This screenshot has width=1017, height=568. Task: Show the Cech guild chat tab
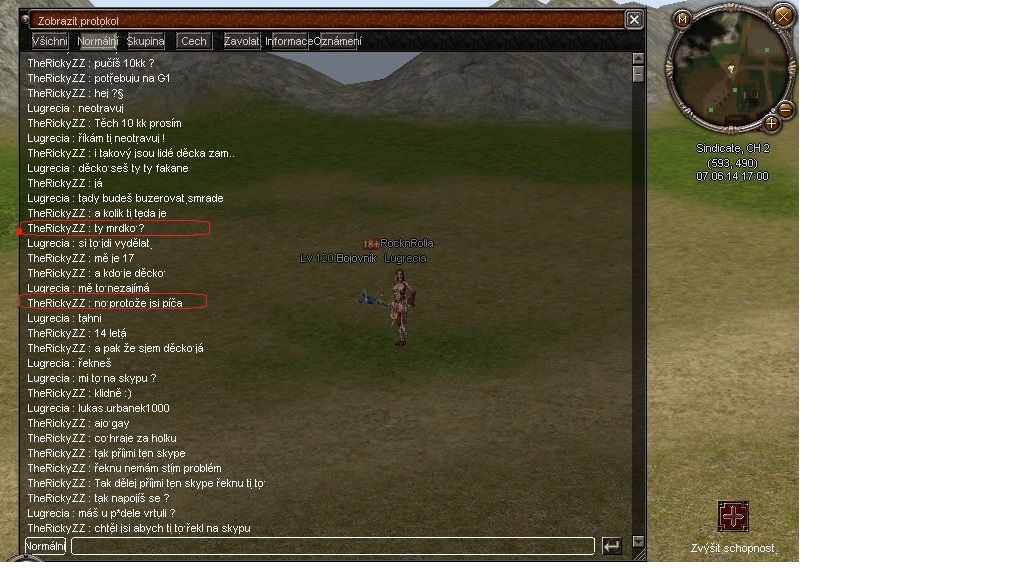coord(194,41)
